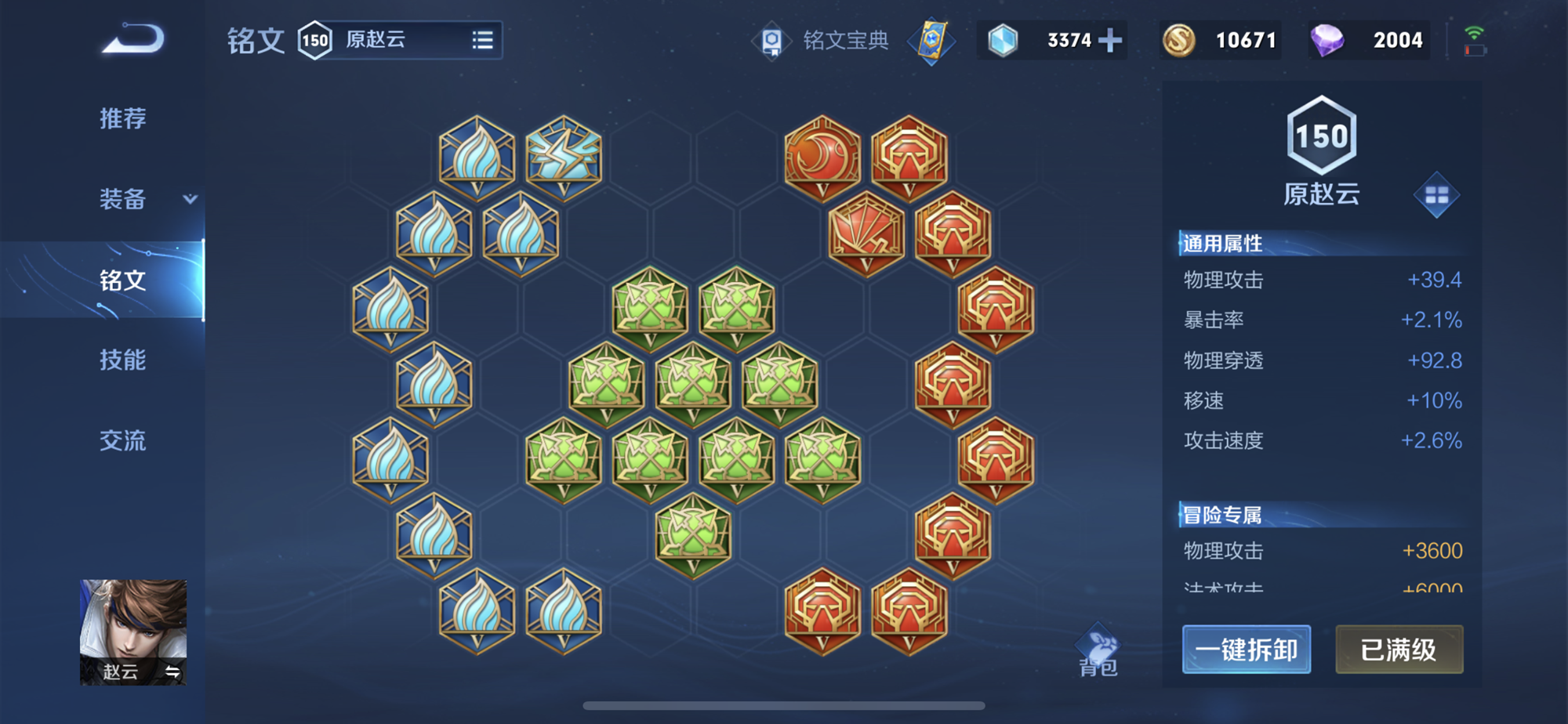Select the 铭文 tab
This screenshot has width=1568, height=724.
pyautogui.click(x=122, y=280)
